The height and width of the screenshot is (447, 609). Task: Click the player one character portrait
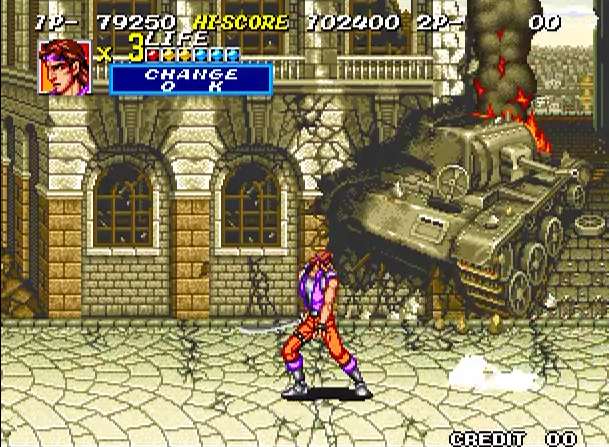(64, 67)
